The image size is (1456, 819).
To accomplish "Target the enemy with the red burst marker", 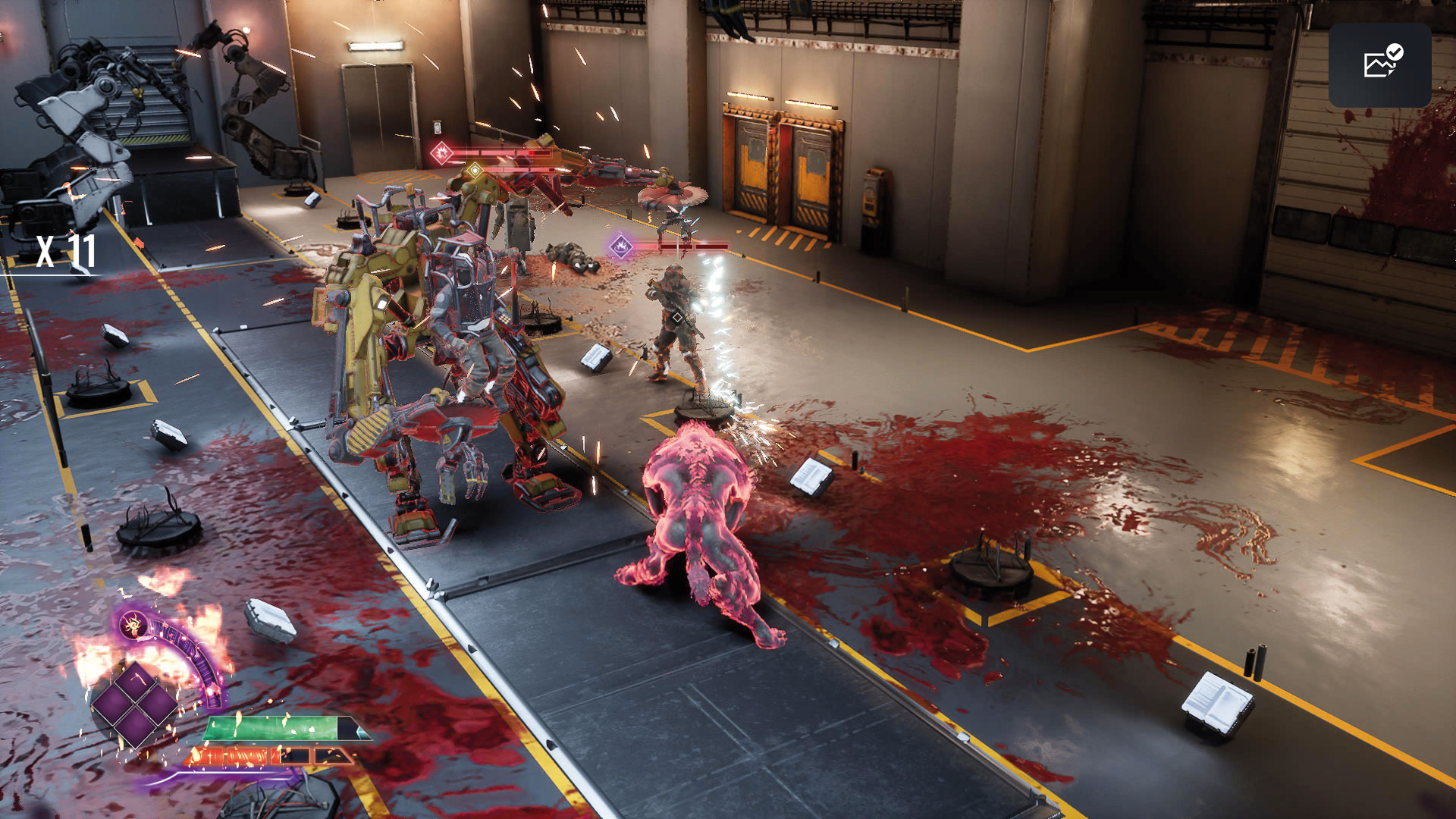I will tap(441, 154).
